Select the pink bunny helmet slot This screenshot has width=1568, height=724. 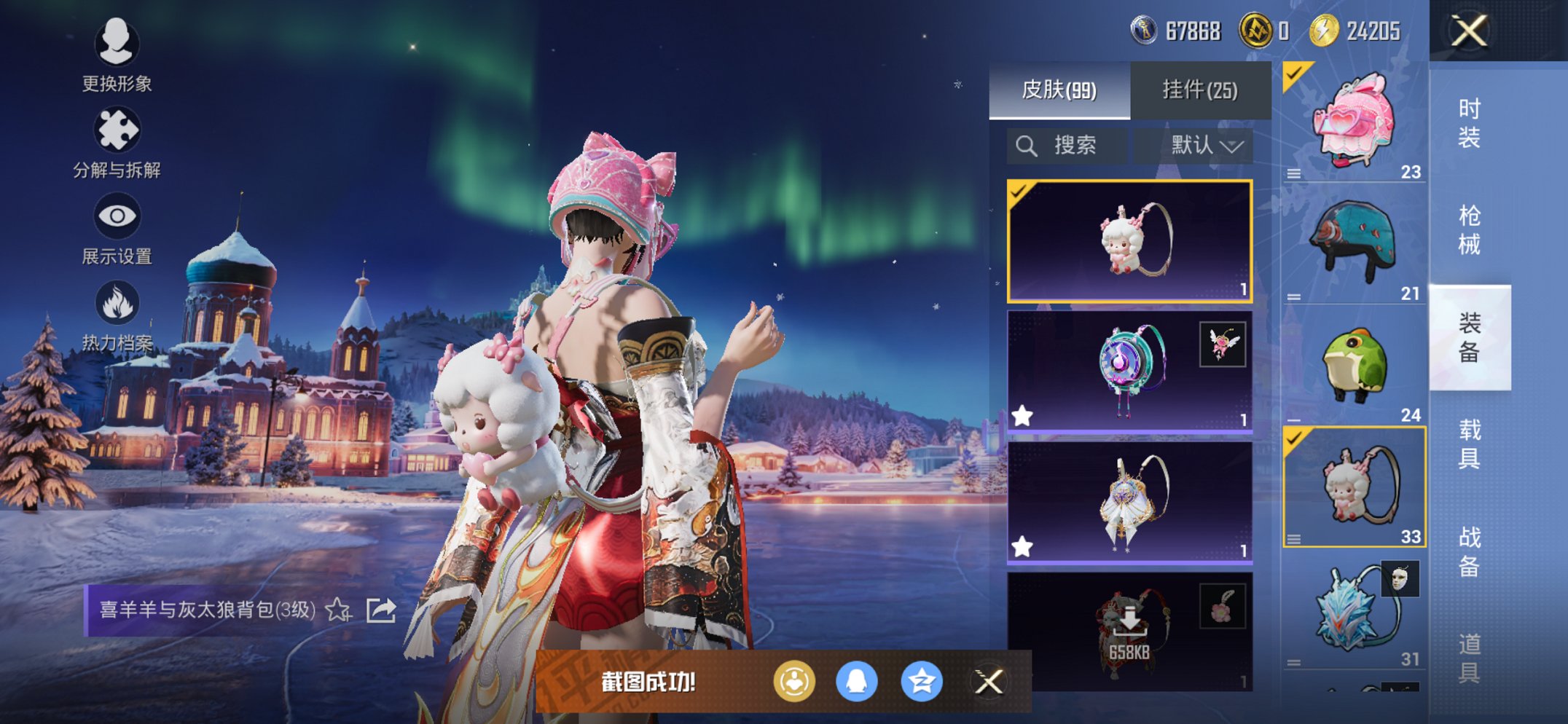1354,122
